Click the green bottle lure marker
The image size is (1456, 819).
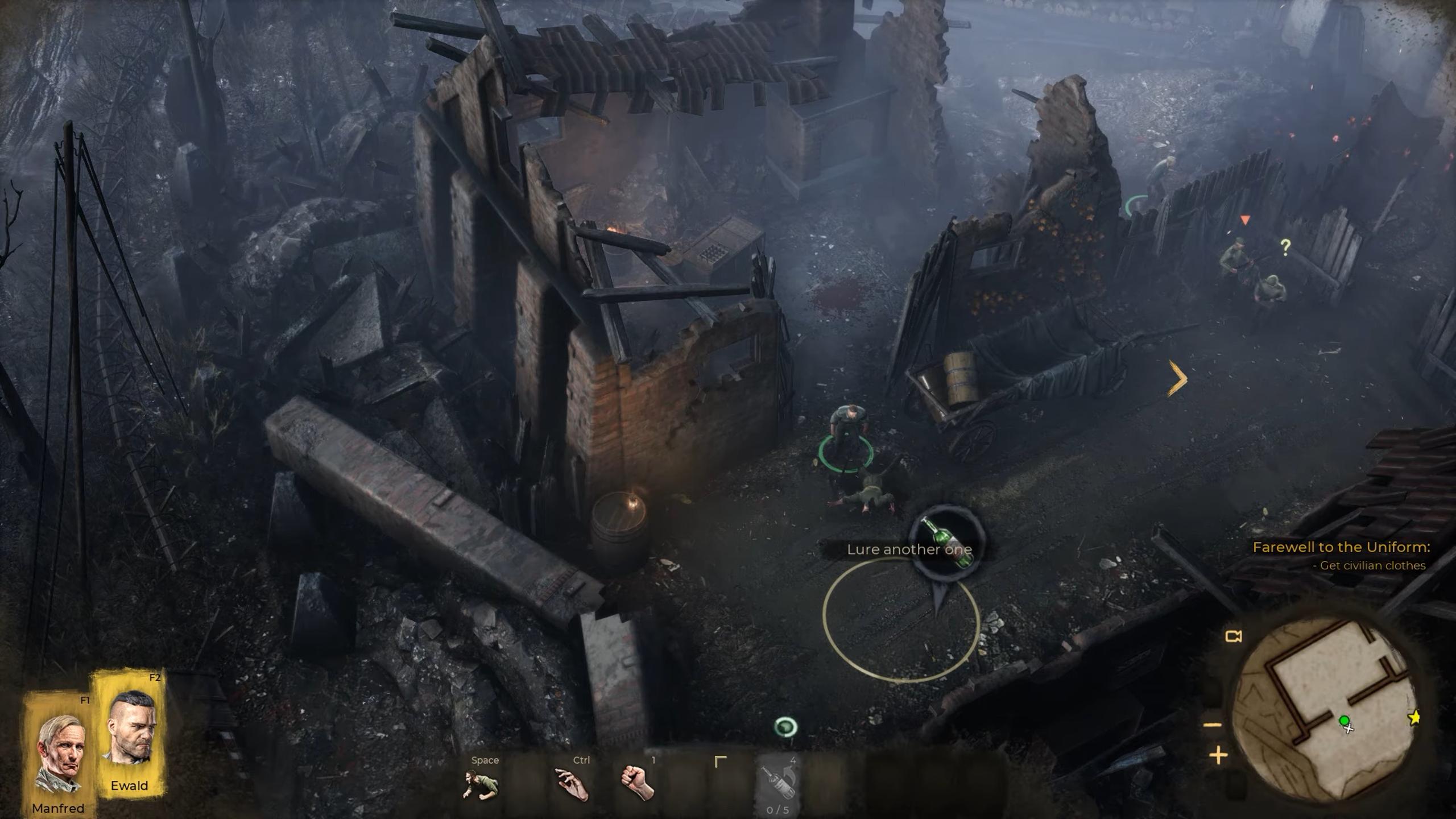coord(946,542)
